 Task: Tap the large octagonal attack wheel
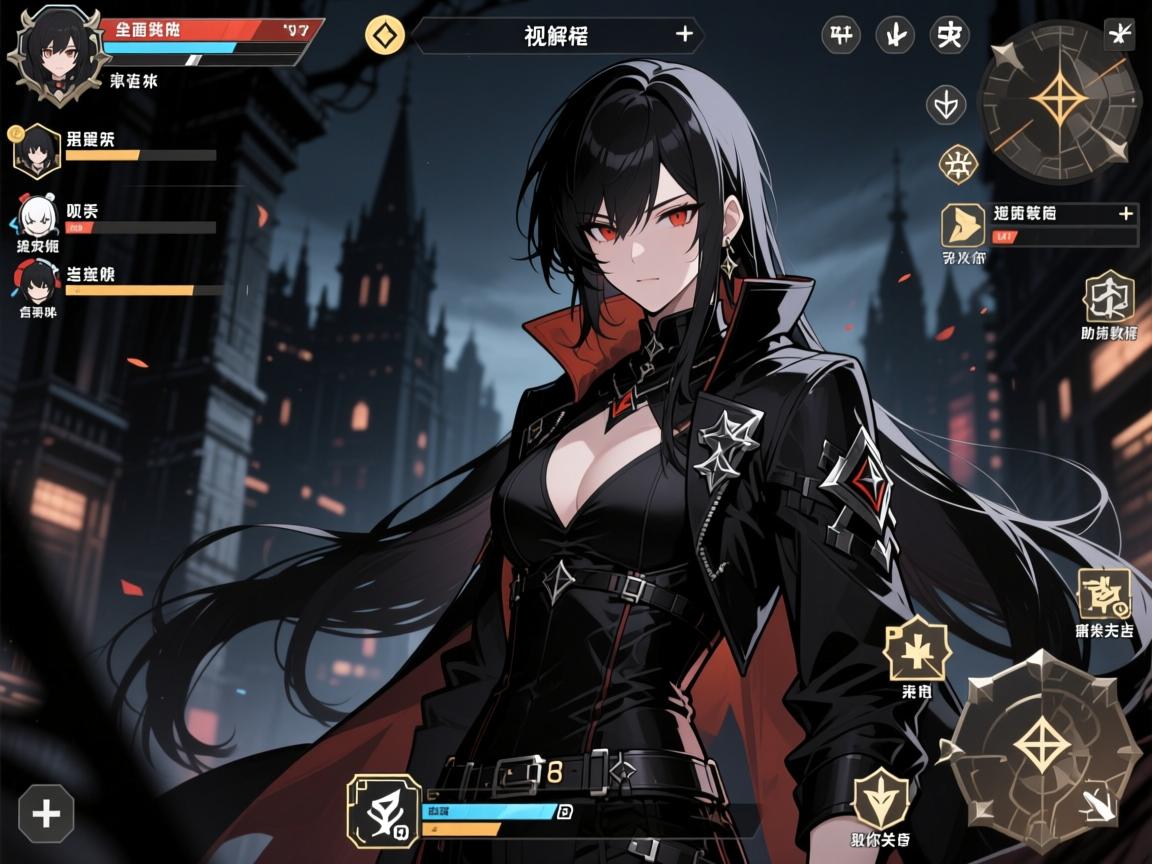click(x=1044, y=745)
